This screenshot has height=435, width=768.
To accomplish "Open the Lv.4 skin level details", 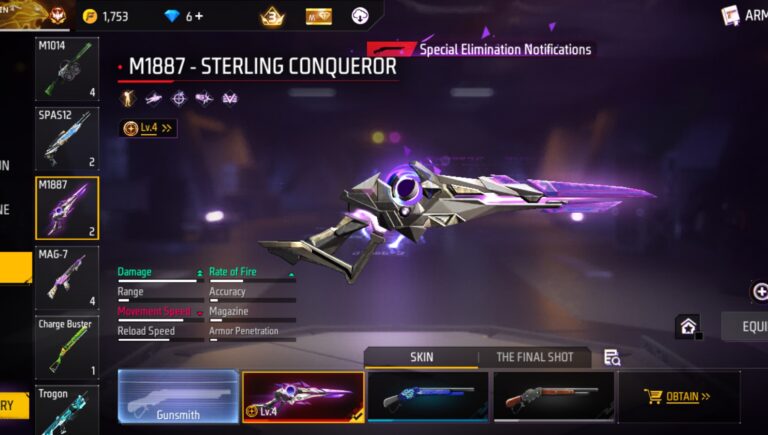I will click(x=149, y=128).
